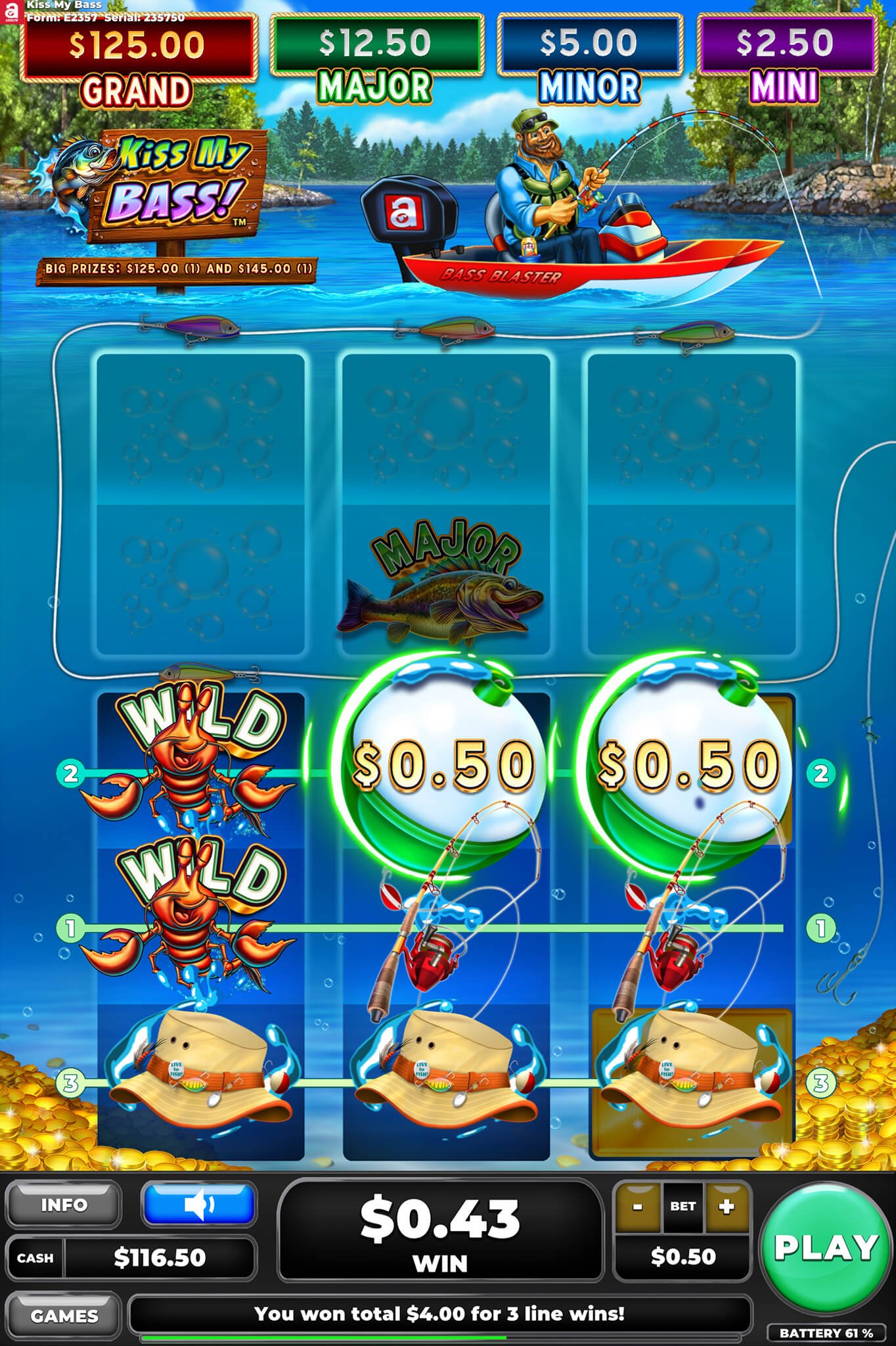
Task: Increase the bet with the plus button
Action: 727,1207
